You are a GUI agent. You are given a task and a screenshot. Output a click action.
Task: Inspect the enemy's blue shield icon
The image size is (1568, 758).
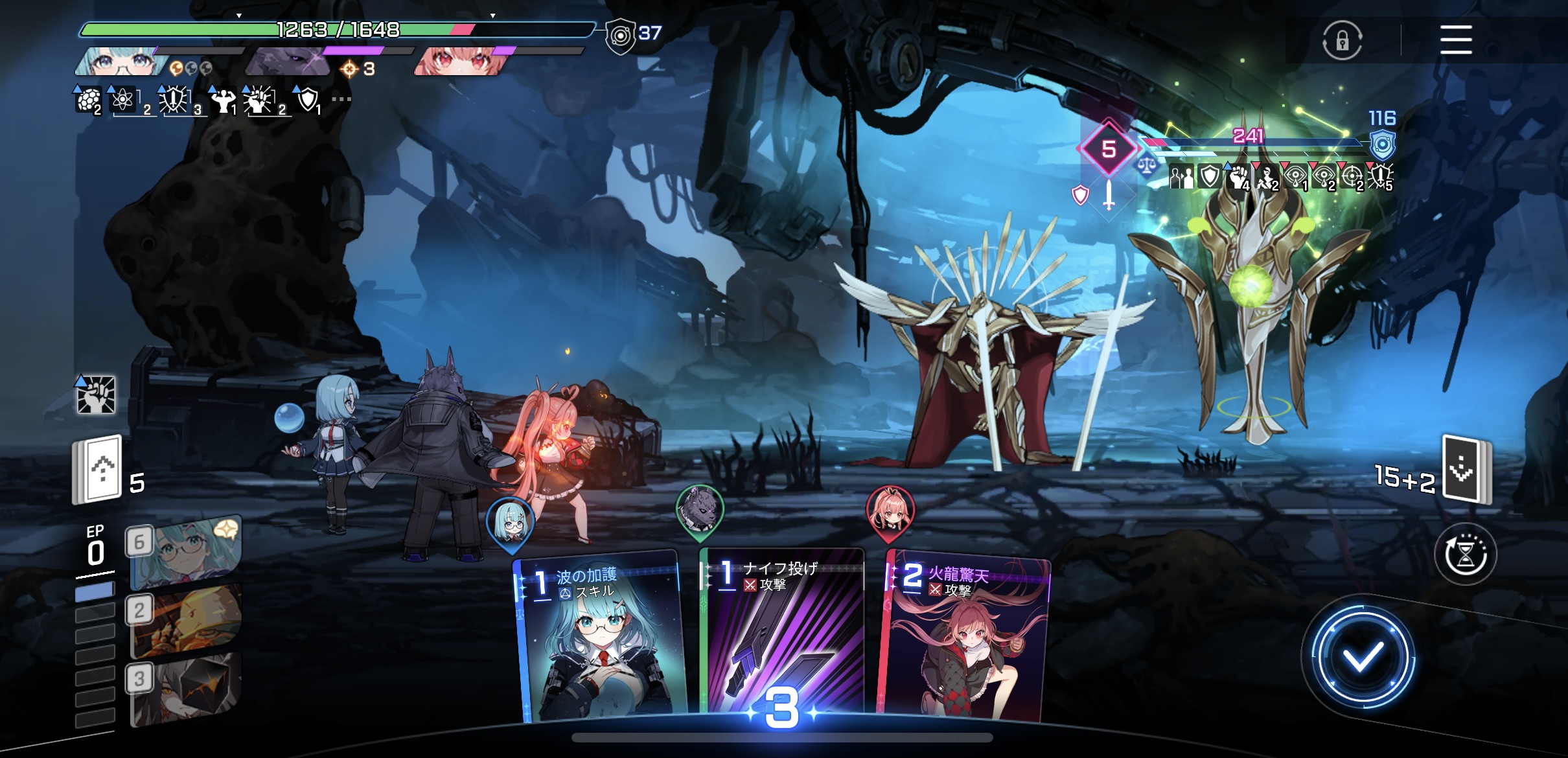coord(1382,145)
